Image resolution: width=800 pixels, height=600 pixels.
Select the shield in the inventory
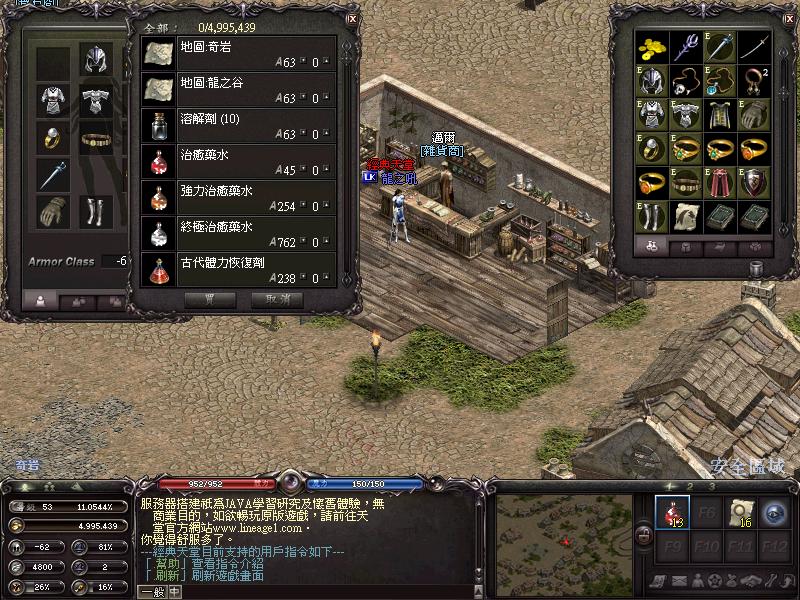pos(755,183)
